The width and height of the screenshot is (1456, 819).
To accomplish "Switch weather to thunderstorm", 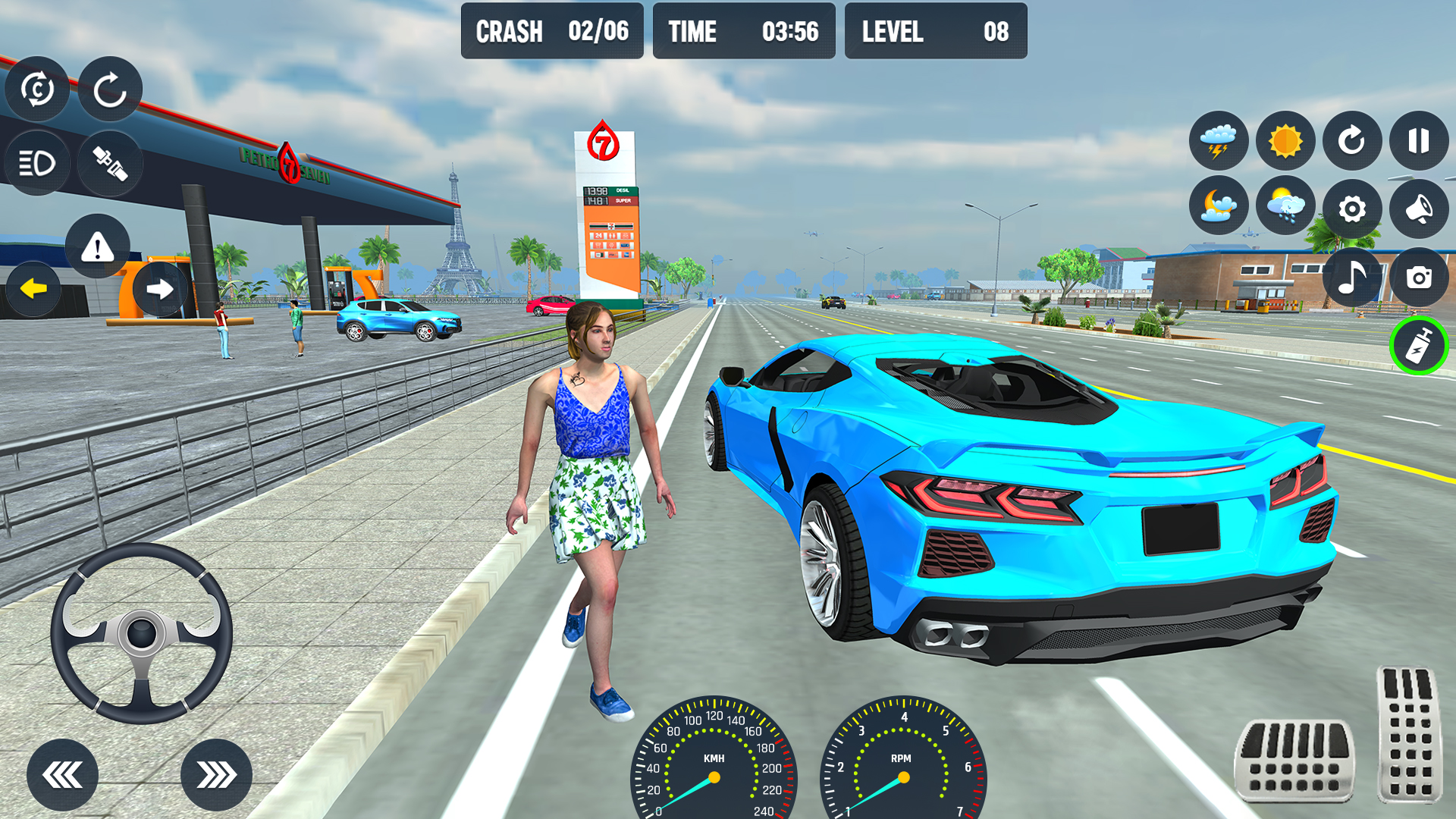I will (1219, 141).
